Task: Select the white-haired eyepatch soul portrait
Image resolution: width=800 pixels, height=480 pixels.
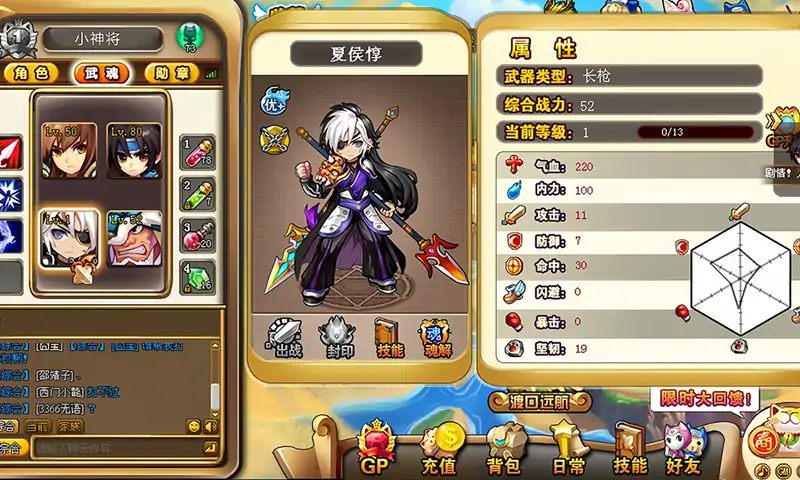Action: pyautogui.click(x=69, y=238)
